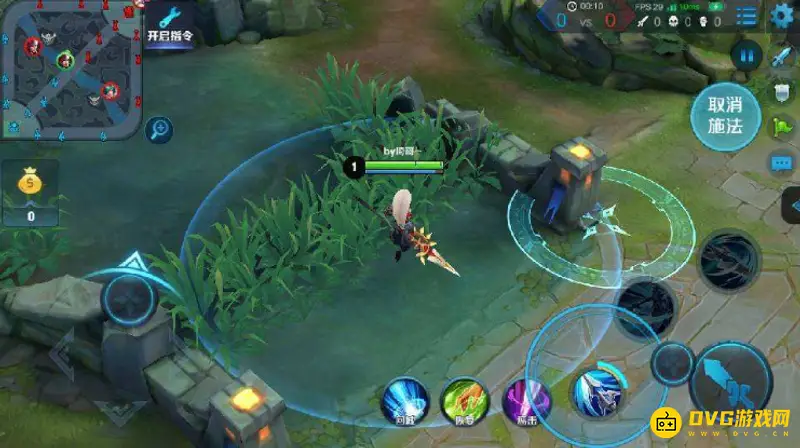
Task: Open the 开启指令 wrench command panel
Action: click(x=169, y=24)
